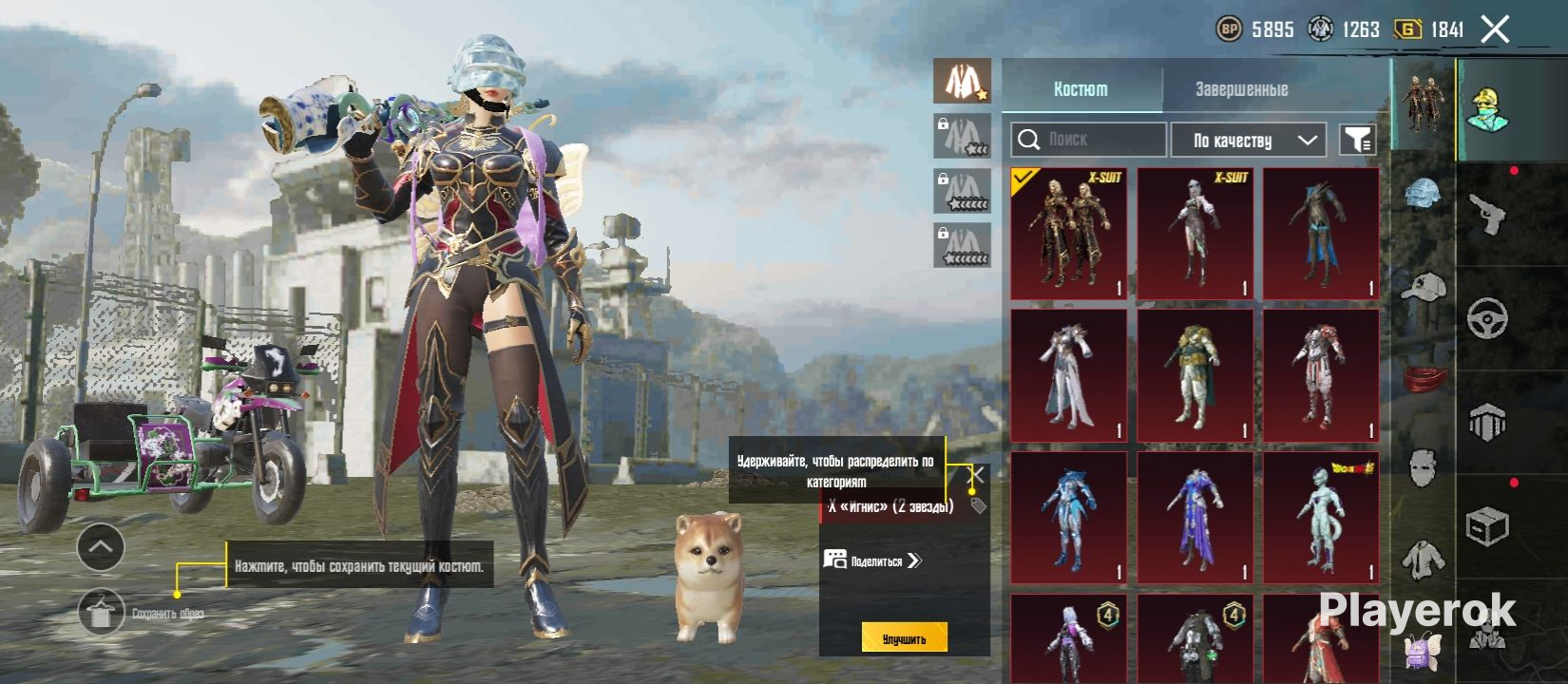Open the filter funnel options
Viewport: 1568px width, 684px height.
[1358, 141]
